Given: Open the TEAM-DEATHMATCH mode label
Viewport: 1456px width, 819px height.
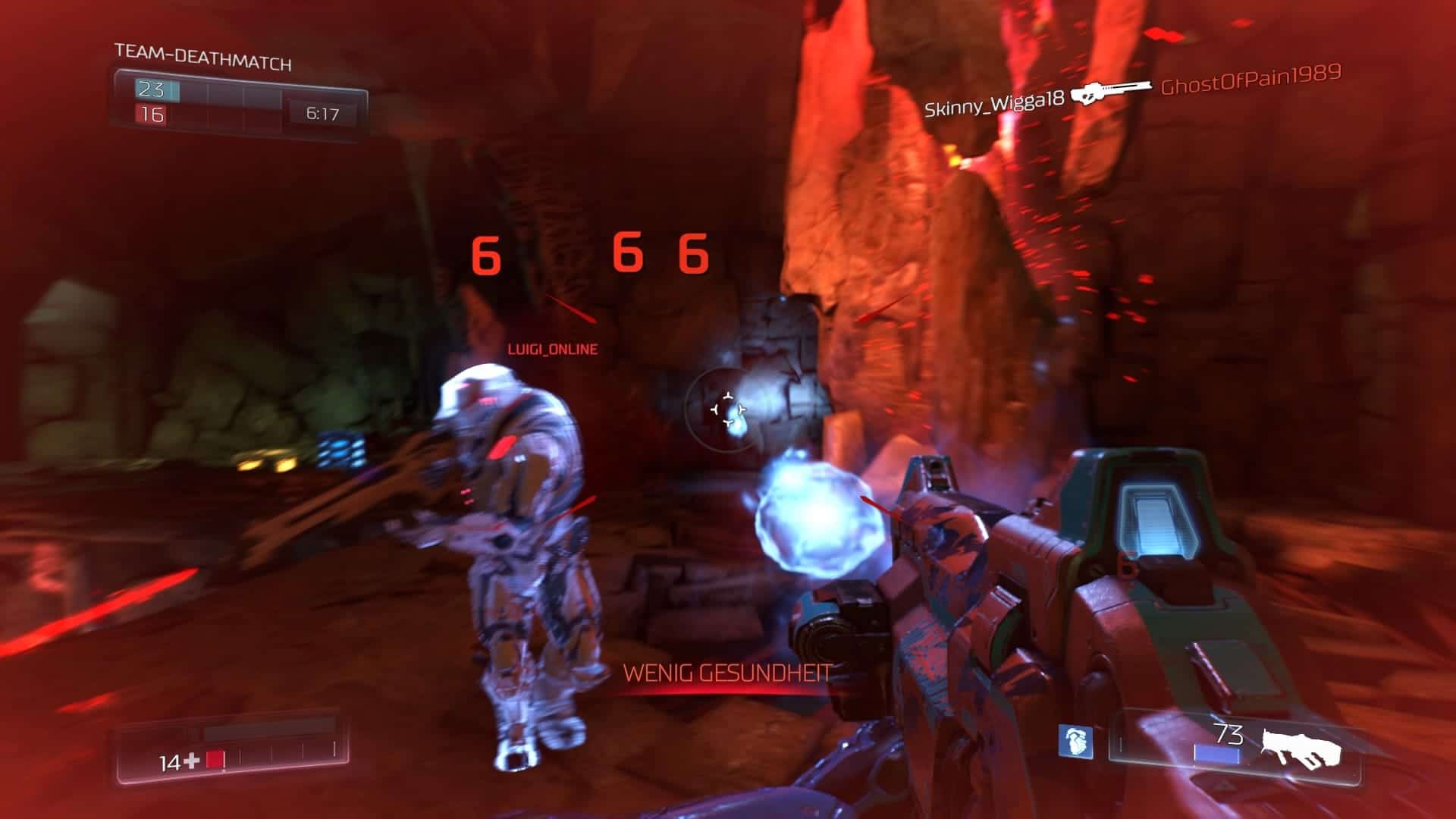Looking at the screenshot, I should coord(202,55).
